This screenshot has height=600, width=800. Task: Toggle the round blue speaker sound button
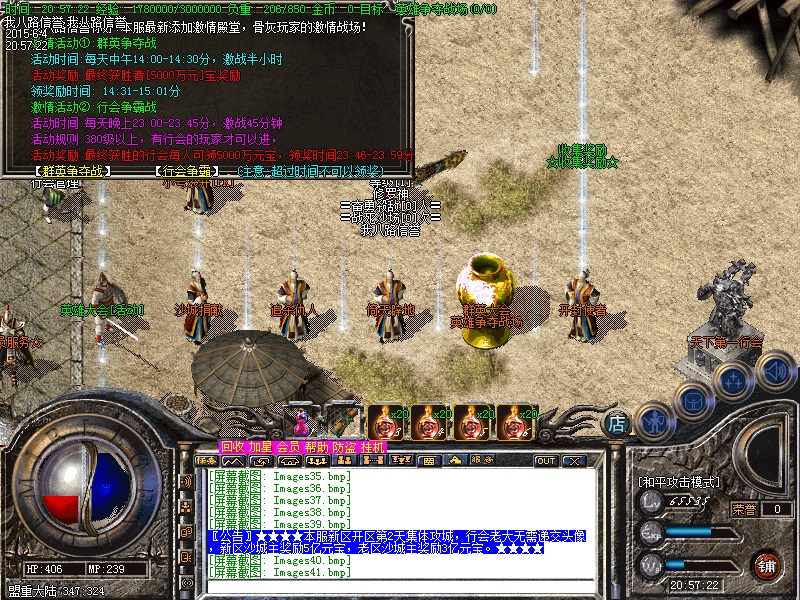click(x=775, y=373)
